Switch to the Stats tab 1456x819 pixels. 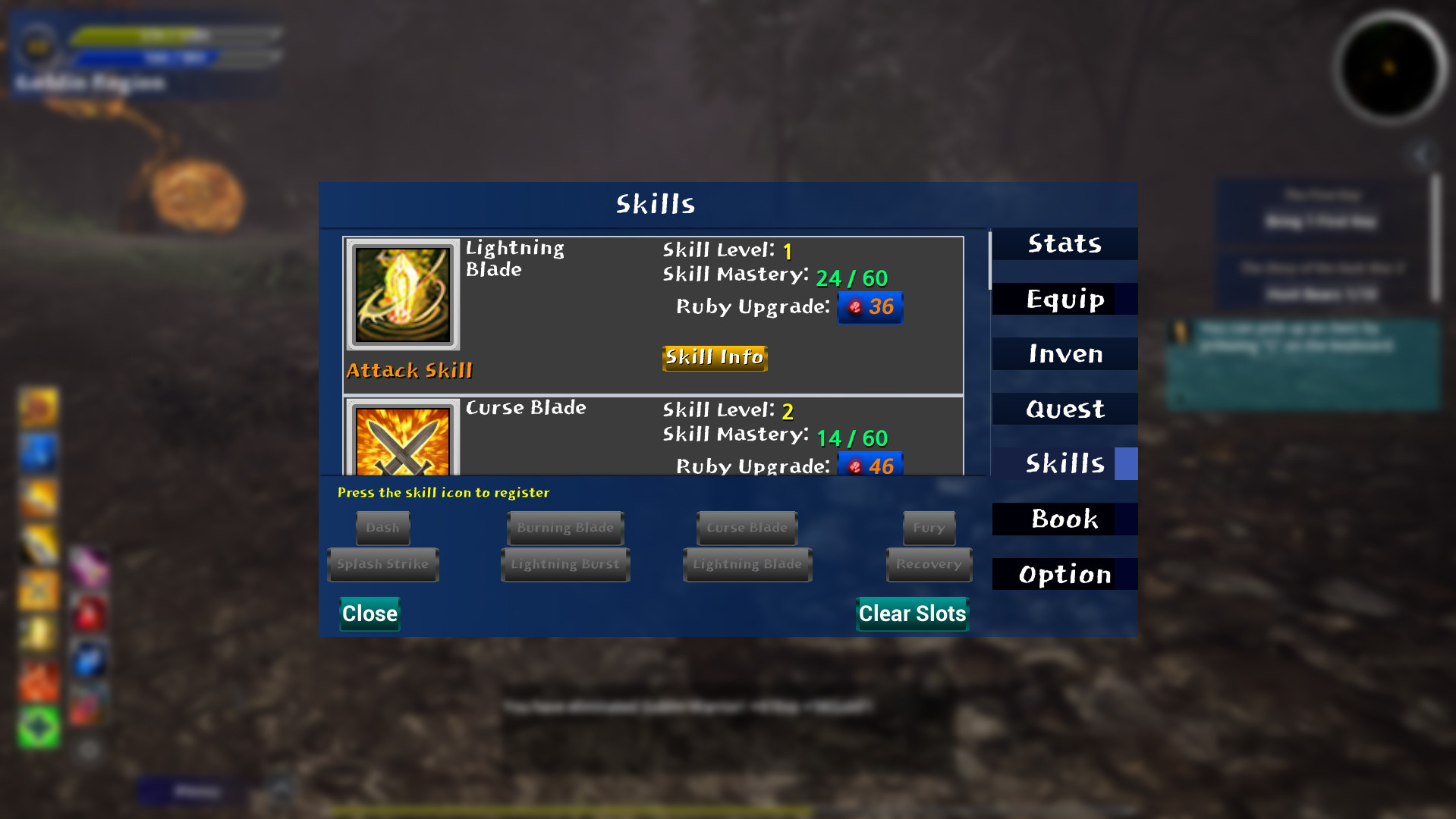1064,243
